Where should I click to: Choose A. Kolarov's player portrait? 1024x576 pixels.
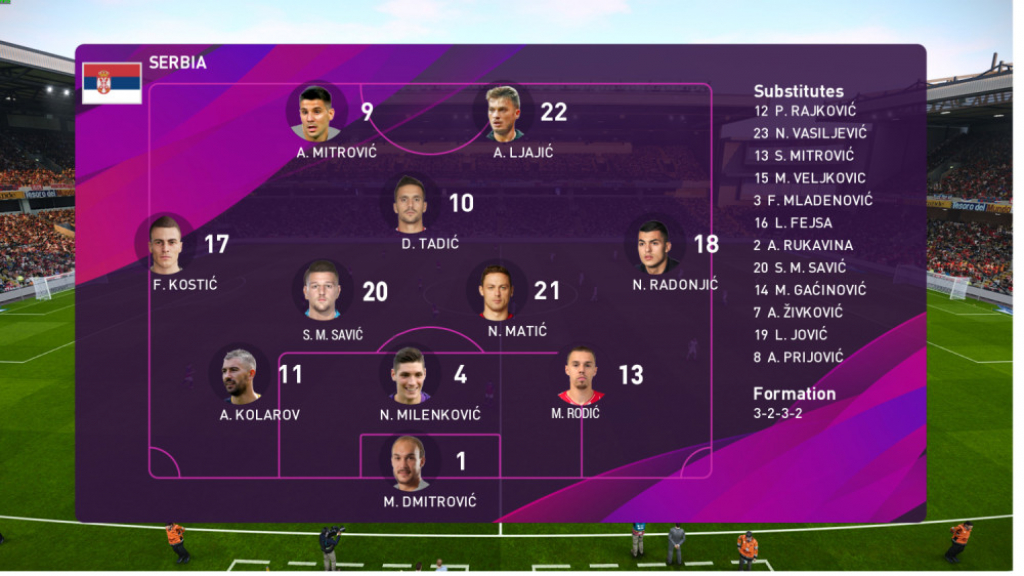point(240,375)
